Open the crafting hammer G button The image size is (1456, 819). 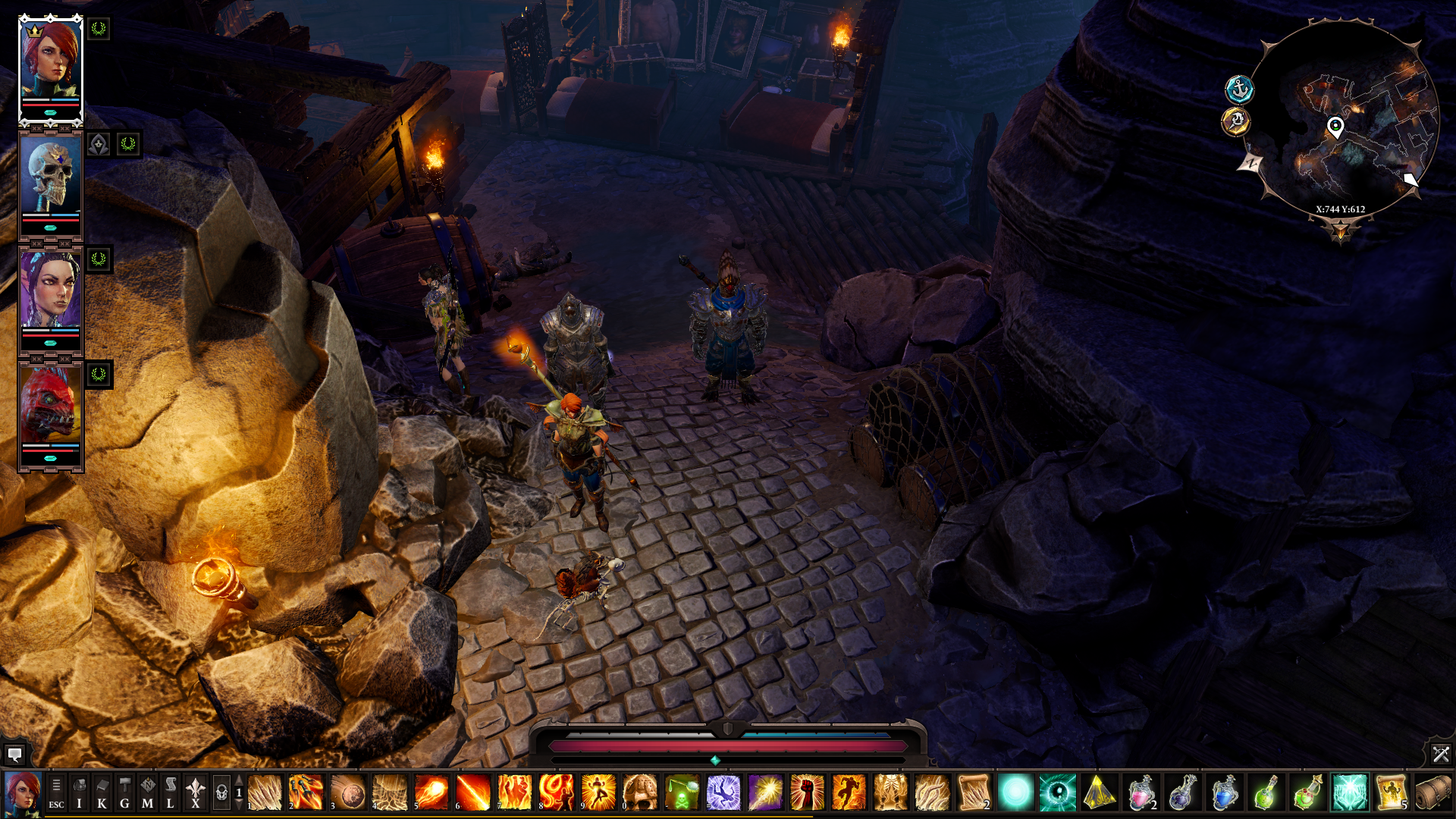point(125,792)
